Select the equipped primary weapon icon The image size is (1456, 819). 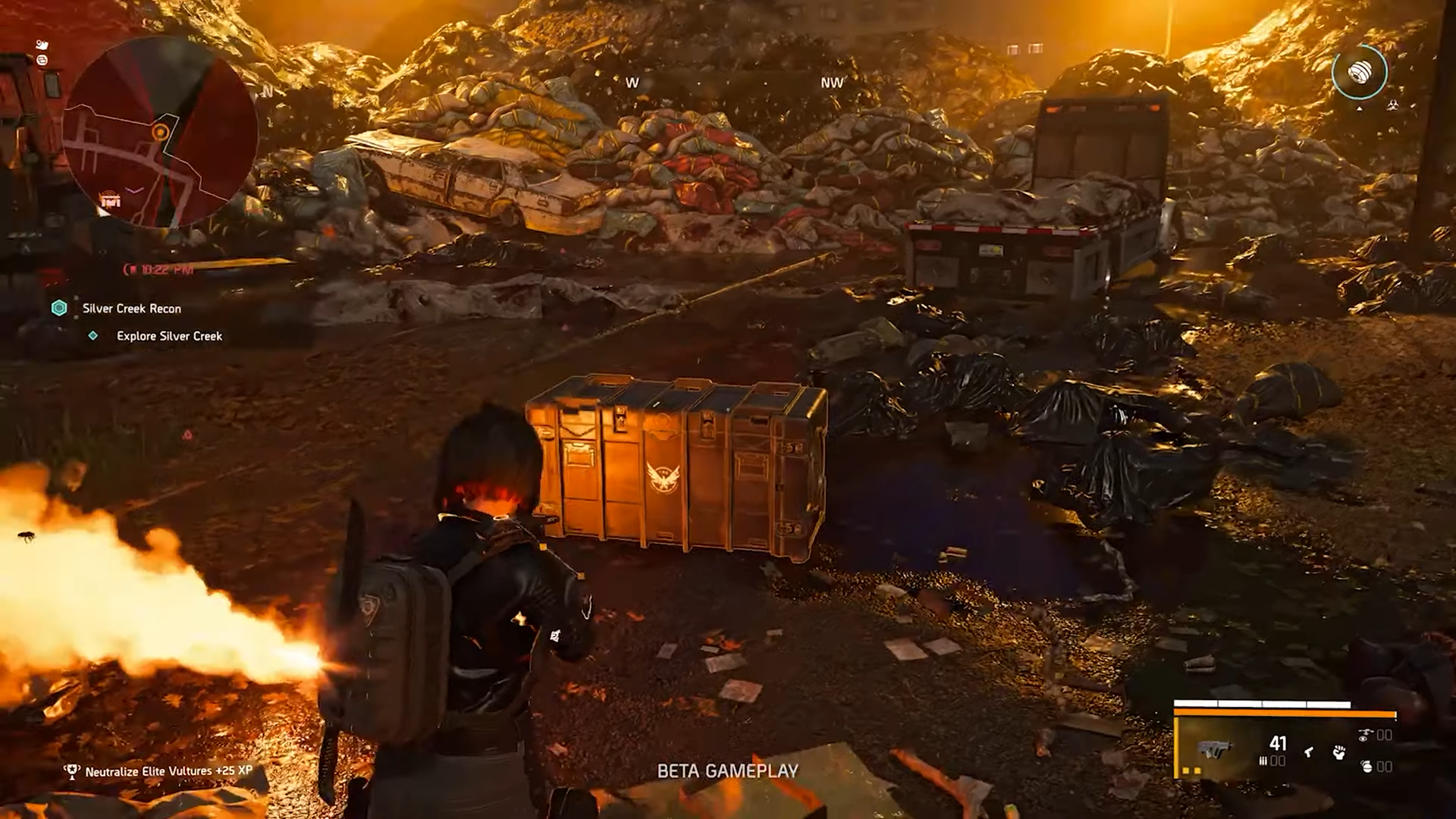[1215, 748]
